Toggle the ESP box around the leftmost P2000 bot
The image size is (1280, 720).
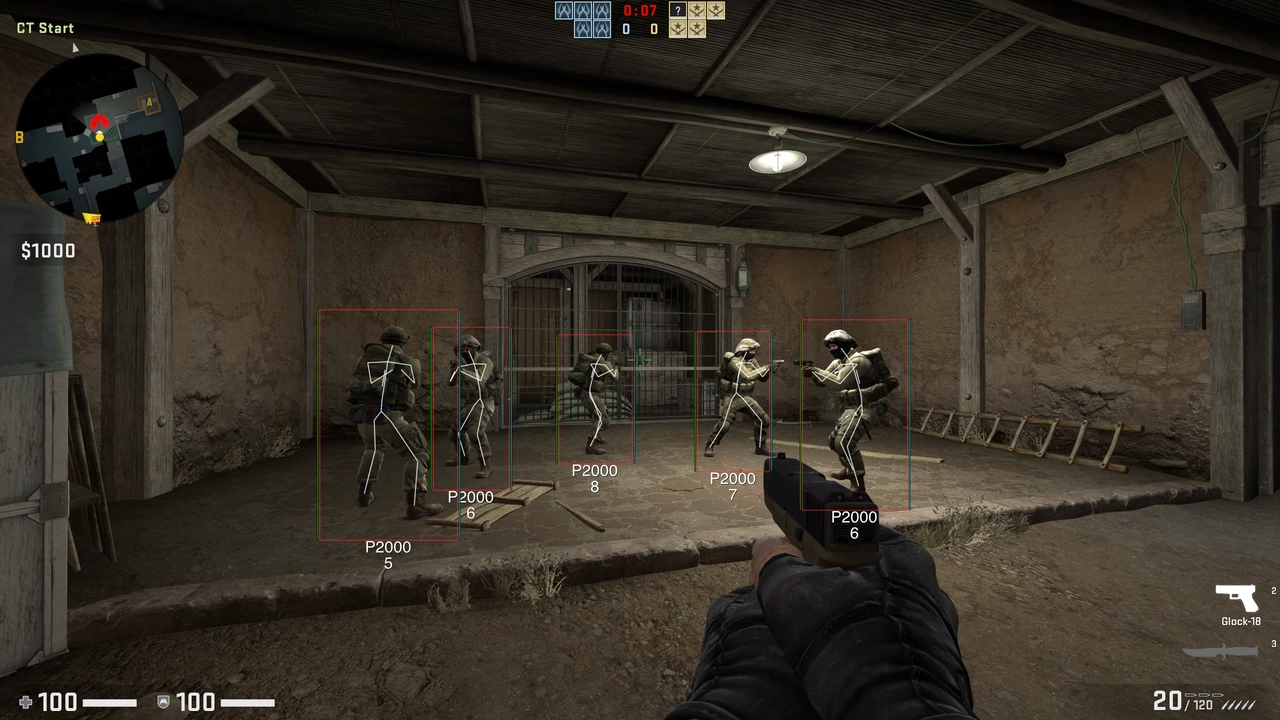tap(388, 425)
